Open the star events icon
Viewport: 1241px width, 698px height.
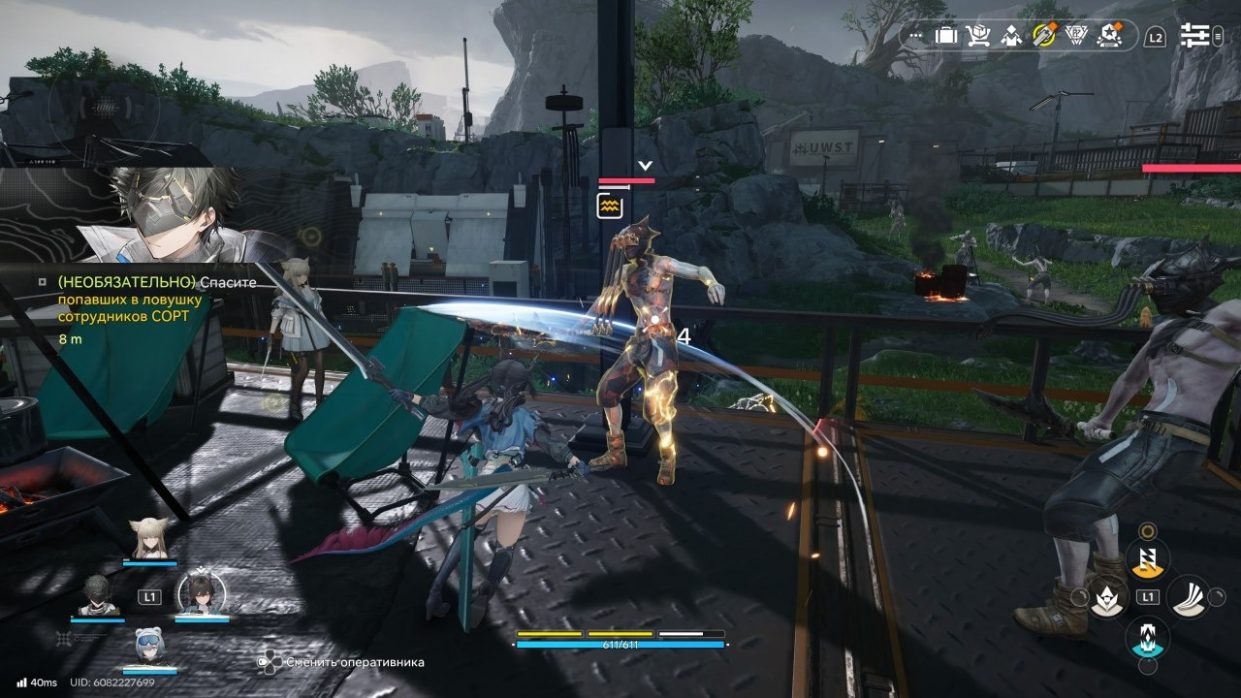(x=1108, y=36)
